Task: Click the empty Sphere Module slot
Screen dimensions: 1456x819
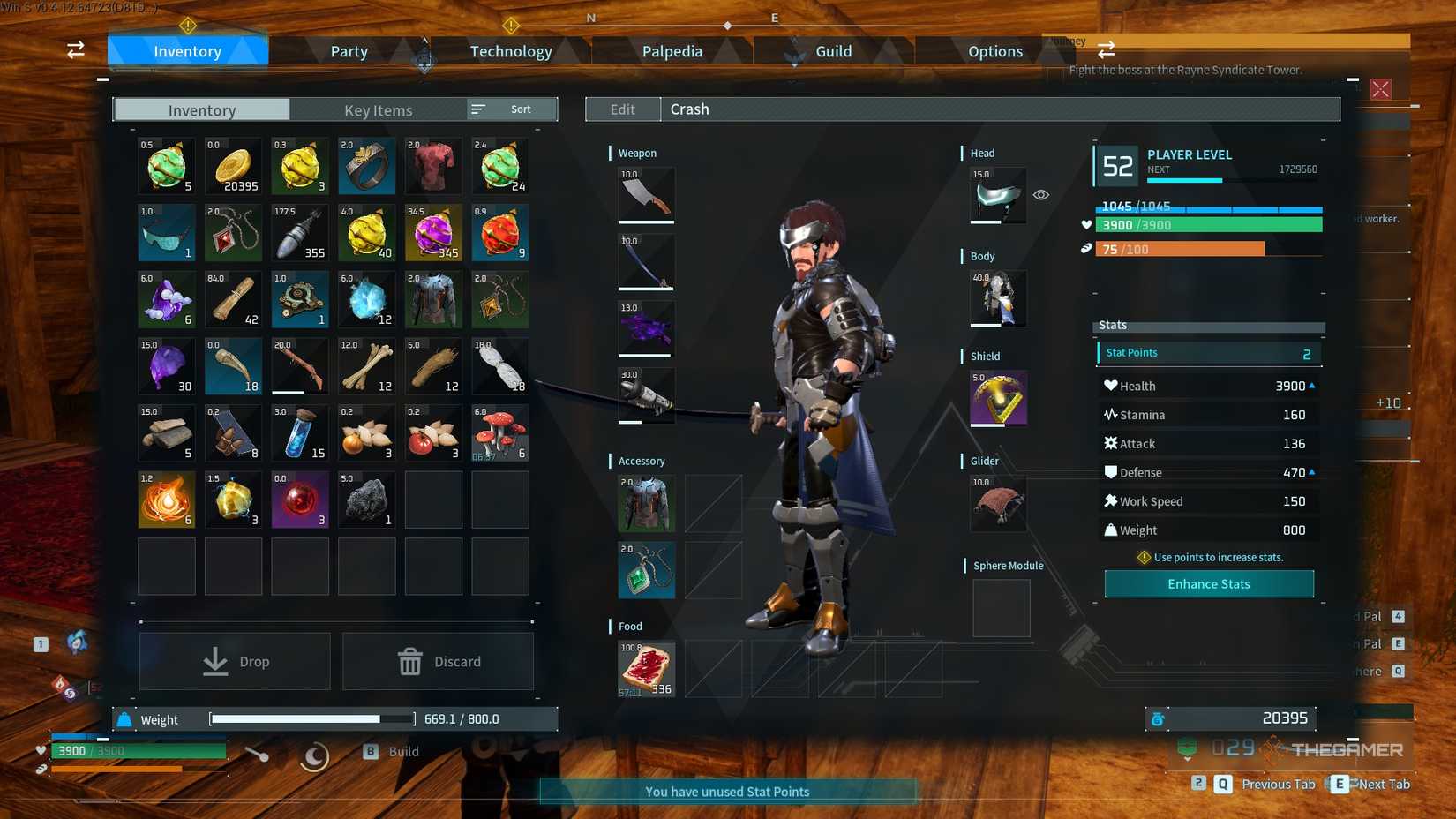Action: 1000,607
